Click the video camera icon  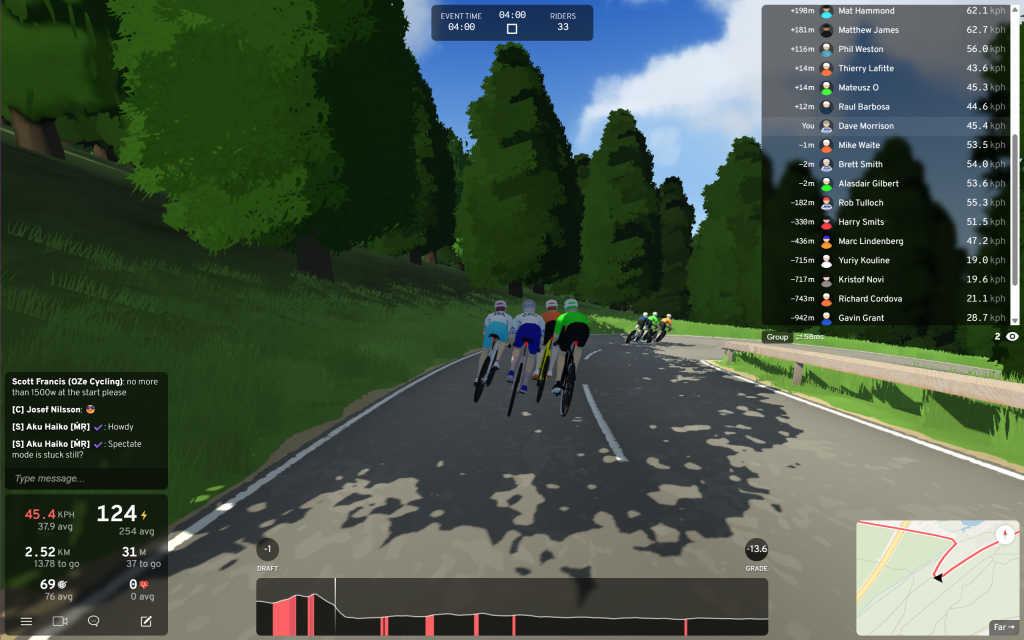point(60,621)
